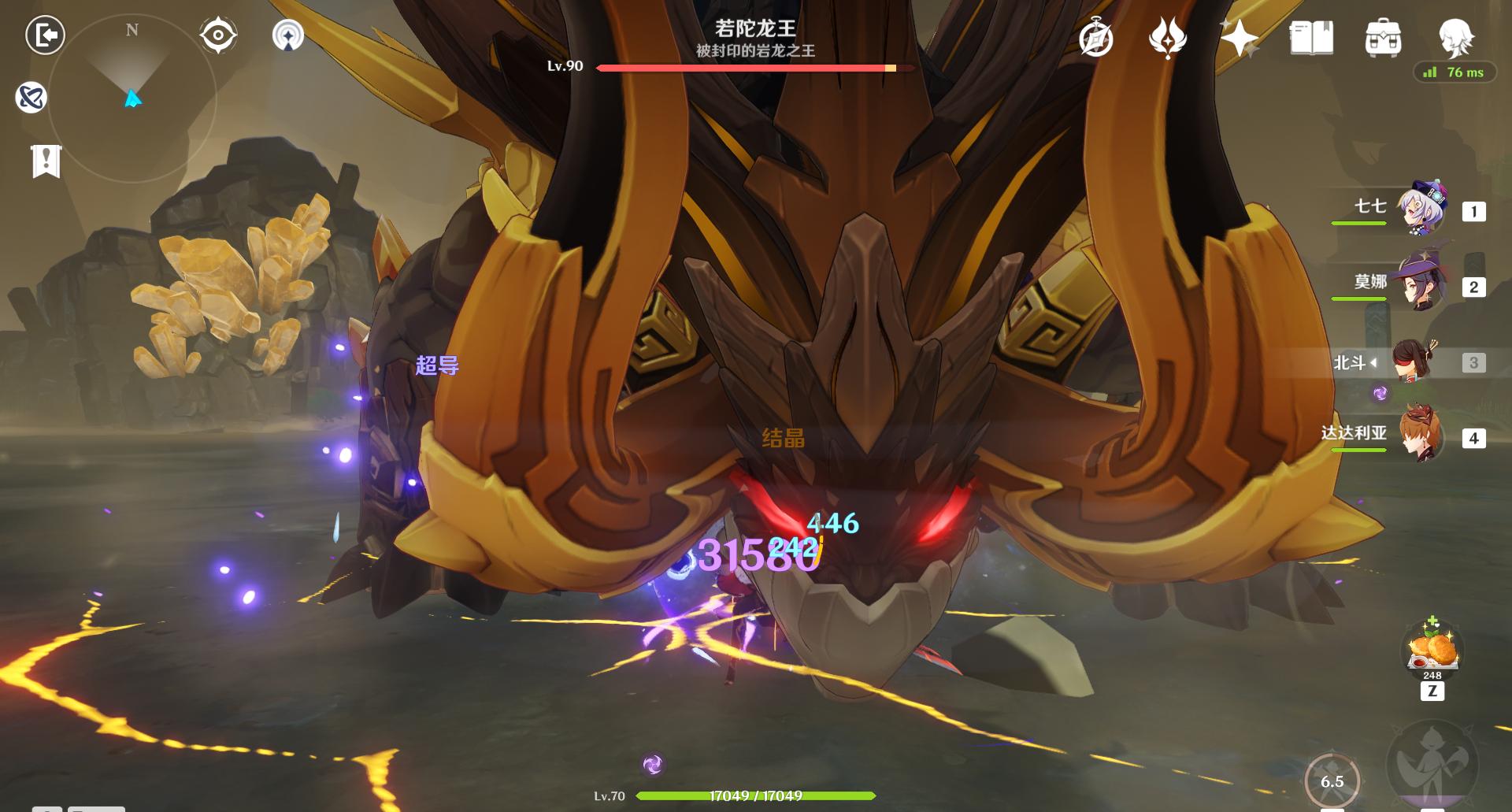Open the co-op signal icon
This screenshot has width=1512, height=812.
coord(288,35)
